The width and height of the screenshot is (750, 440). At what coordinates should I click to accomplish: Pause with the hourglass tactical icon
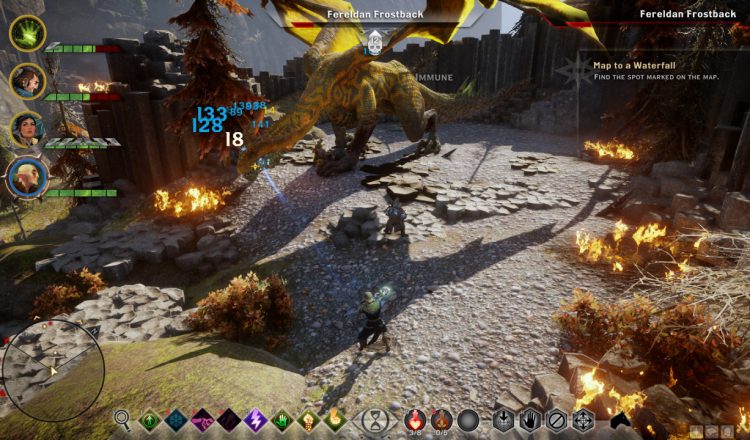click(375, 420)
